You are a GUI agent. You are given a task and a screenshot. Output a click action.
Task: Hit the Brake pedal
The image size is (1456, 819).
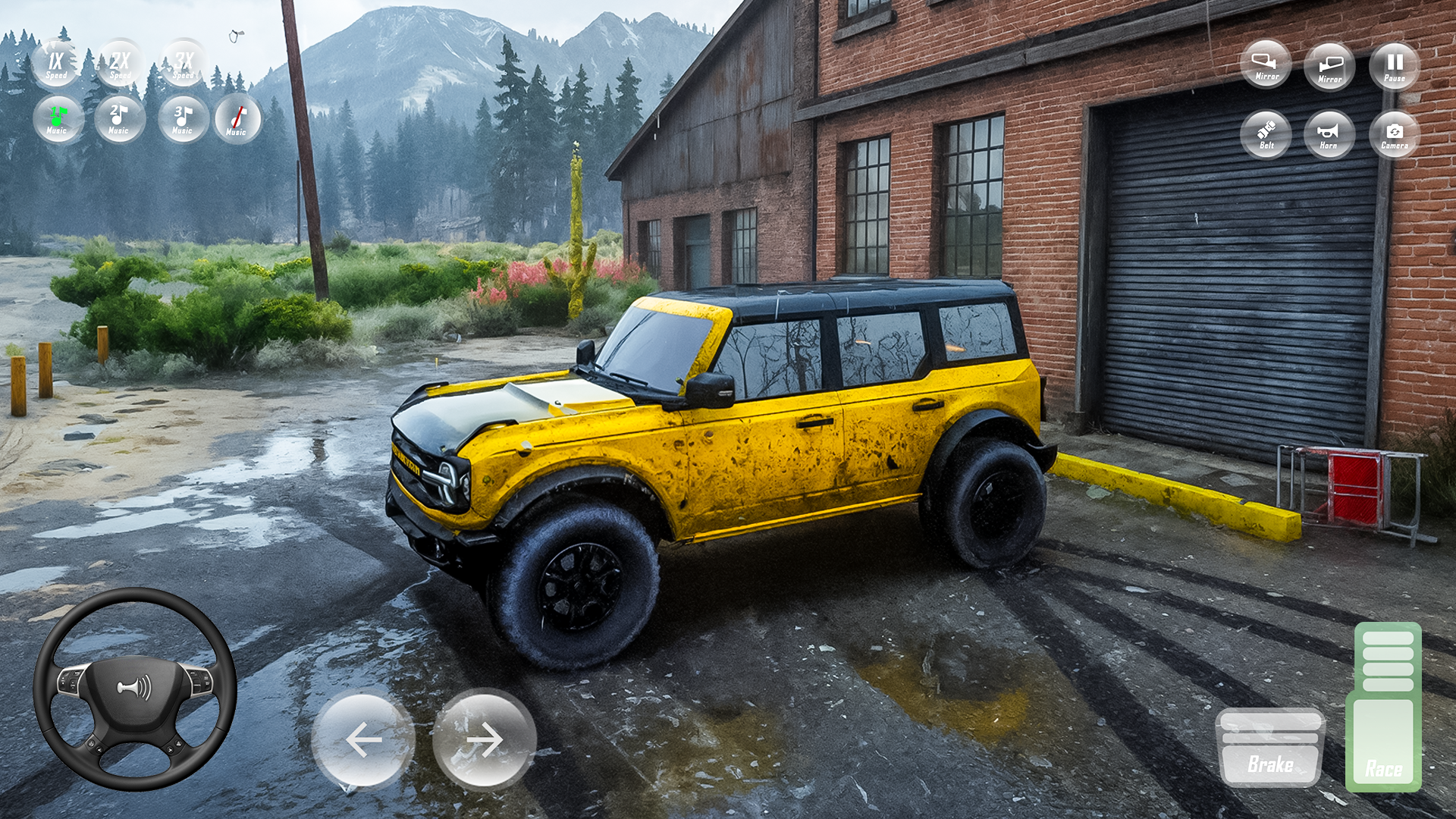click(x=1270, y=747)
